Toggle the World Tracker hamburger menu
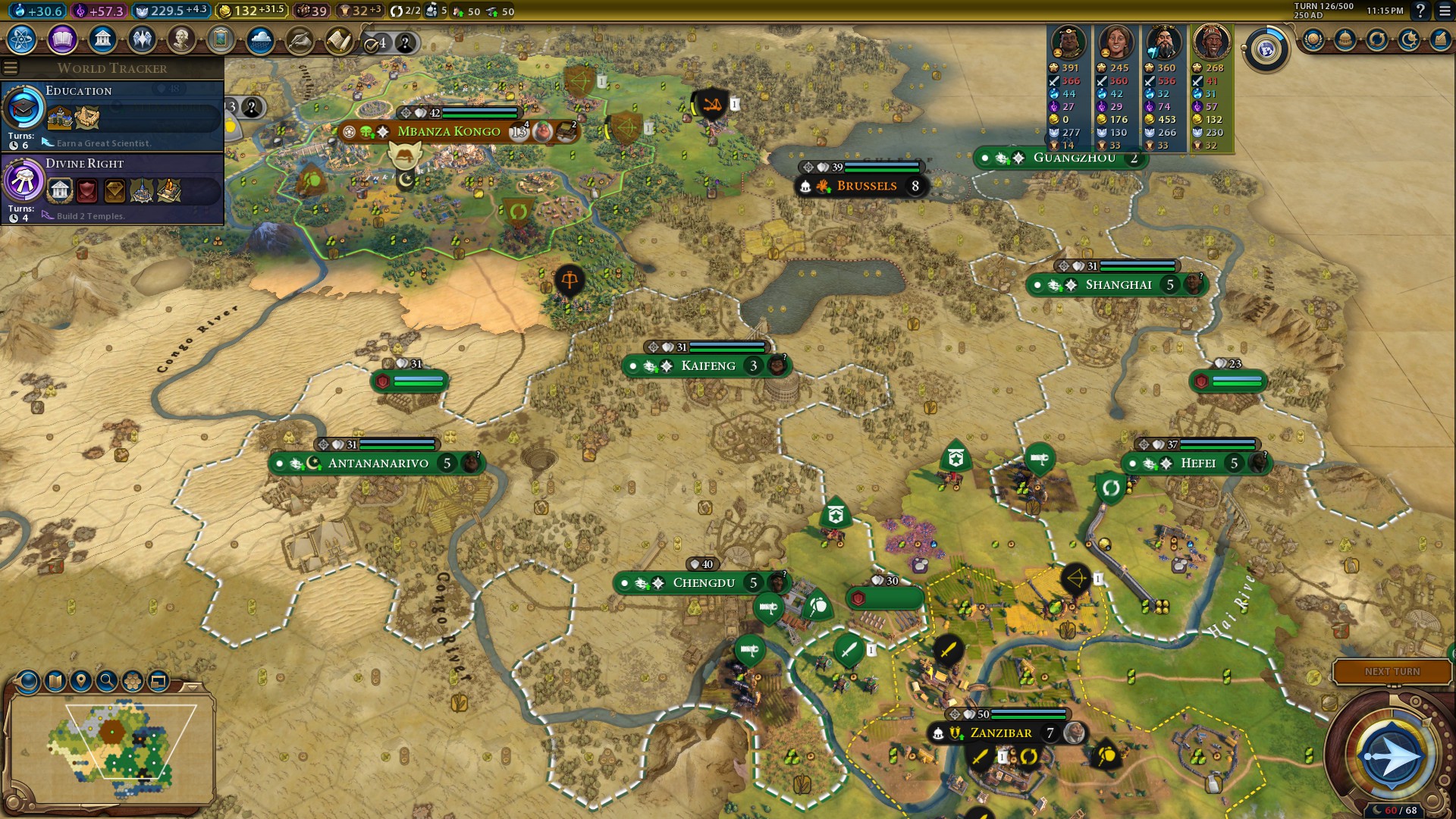 point(11,68)
